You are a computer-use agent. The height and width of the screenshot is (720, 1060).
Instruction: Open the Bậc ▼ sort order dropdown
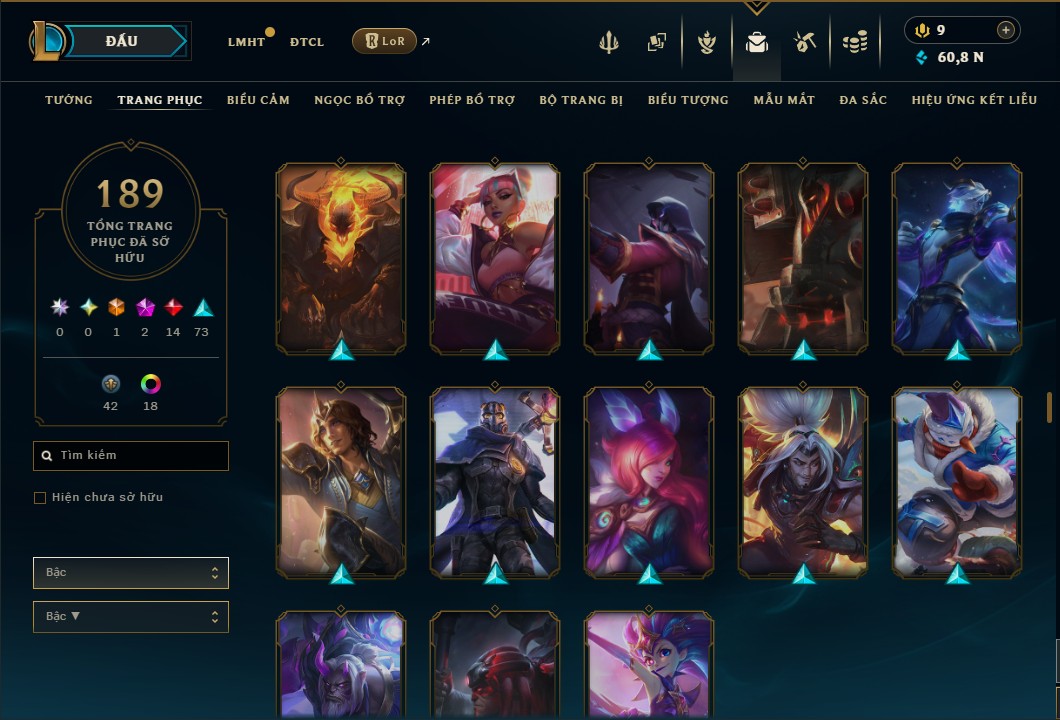tap(131, 617)
